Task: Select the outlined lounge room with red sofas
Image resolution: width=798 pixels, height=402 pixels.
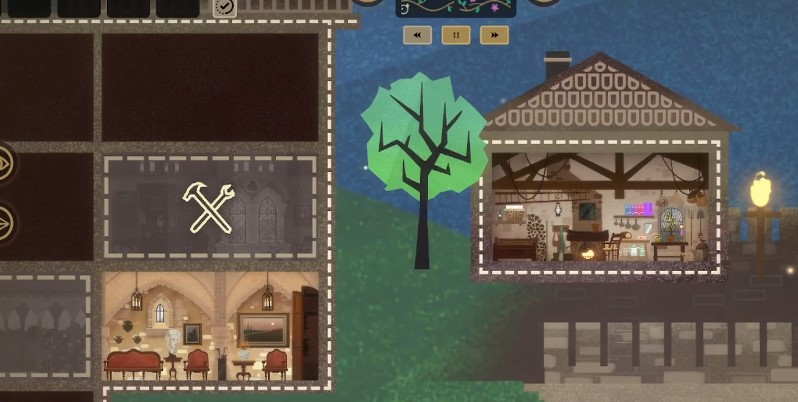Action: pos(211,326)
